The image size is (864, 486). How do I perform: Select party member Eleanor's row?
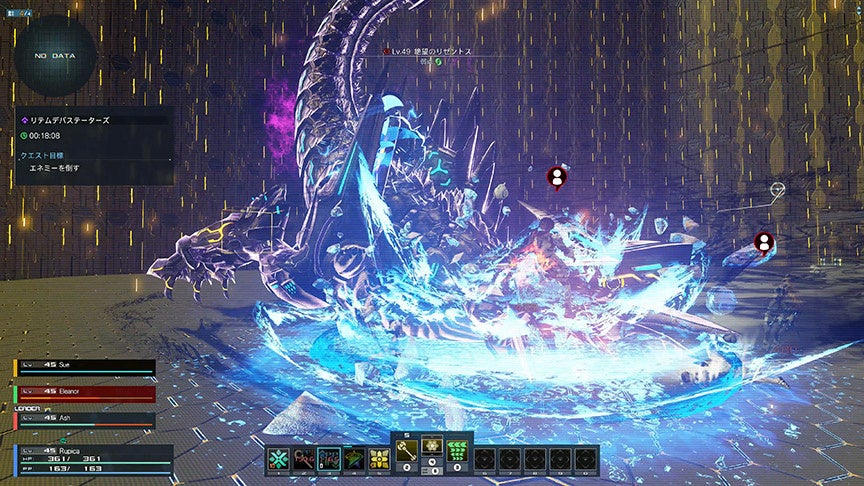tap(85, 393)
